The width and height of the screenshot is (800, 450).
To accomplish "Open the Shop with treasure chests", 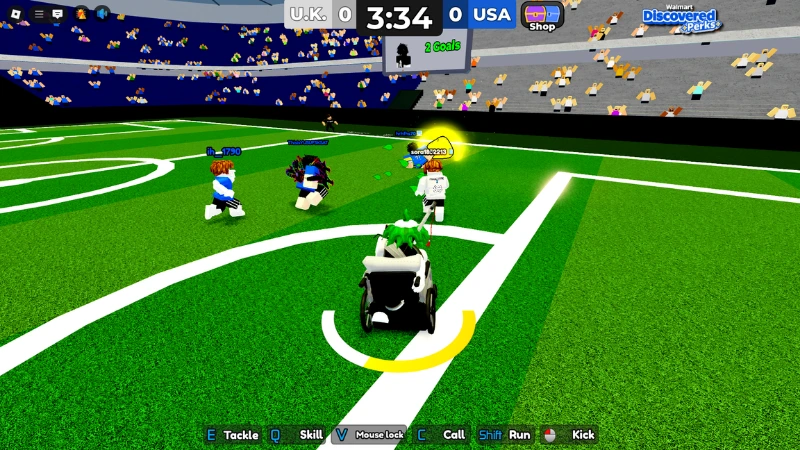I will [x=542, y=16].
